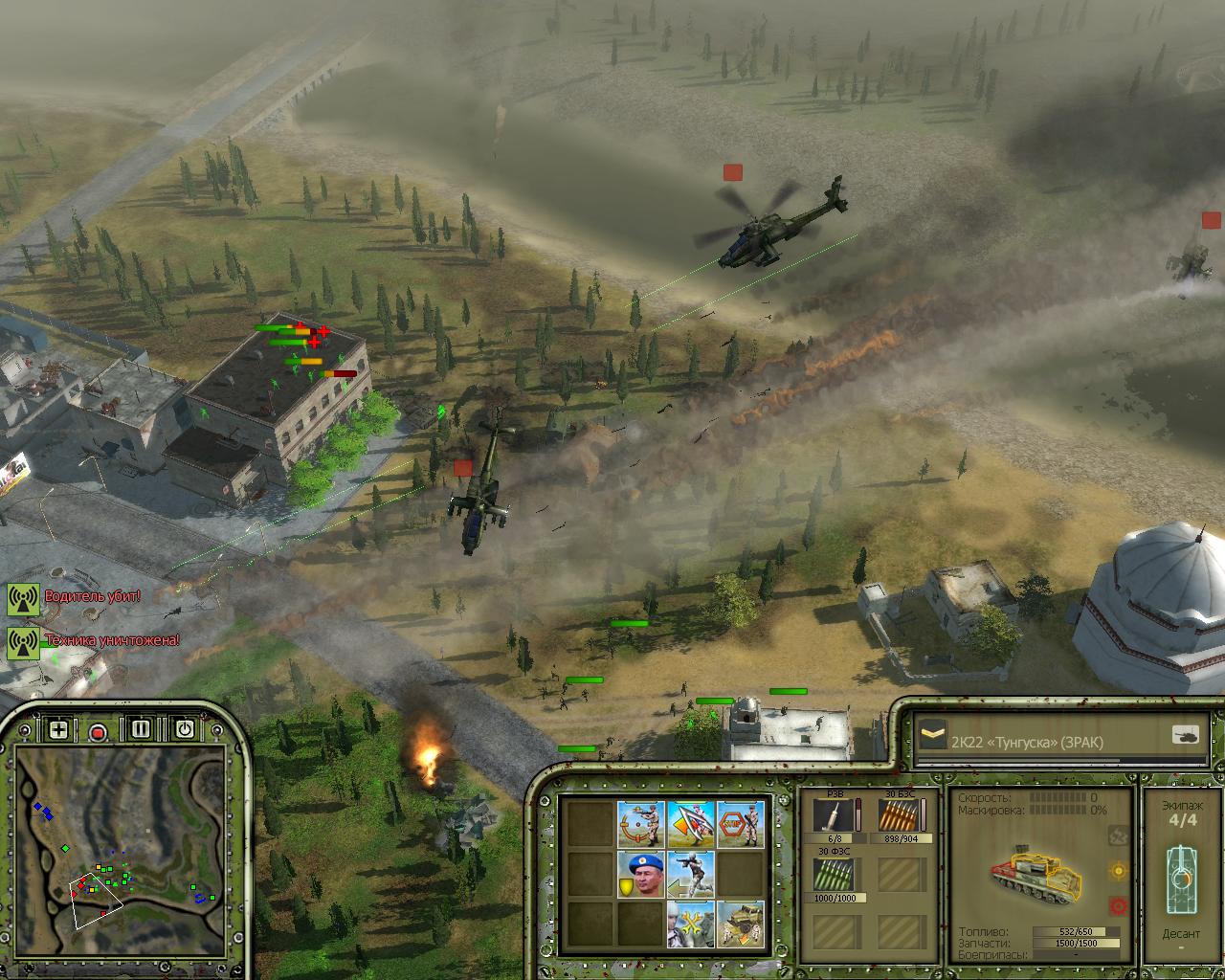Pause the game with the pause button
This screenshot has height=980, width=1225.
tap(141, 729)
